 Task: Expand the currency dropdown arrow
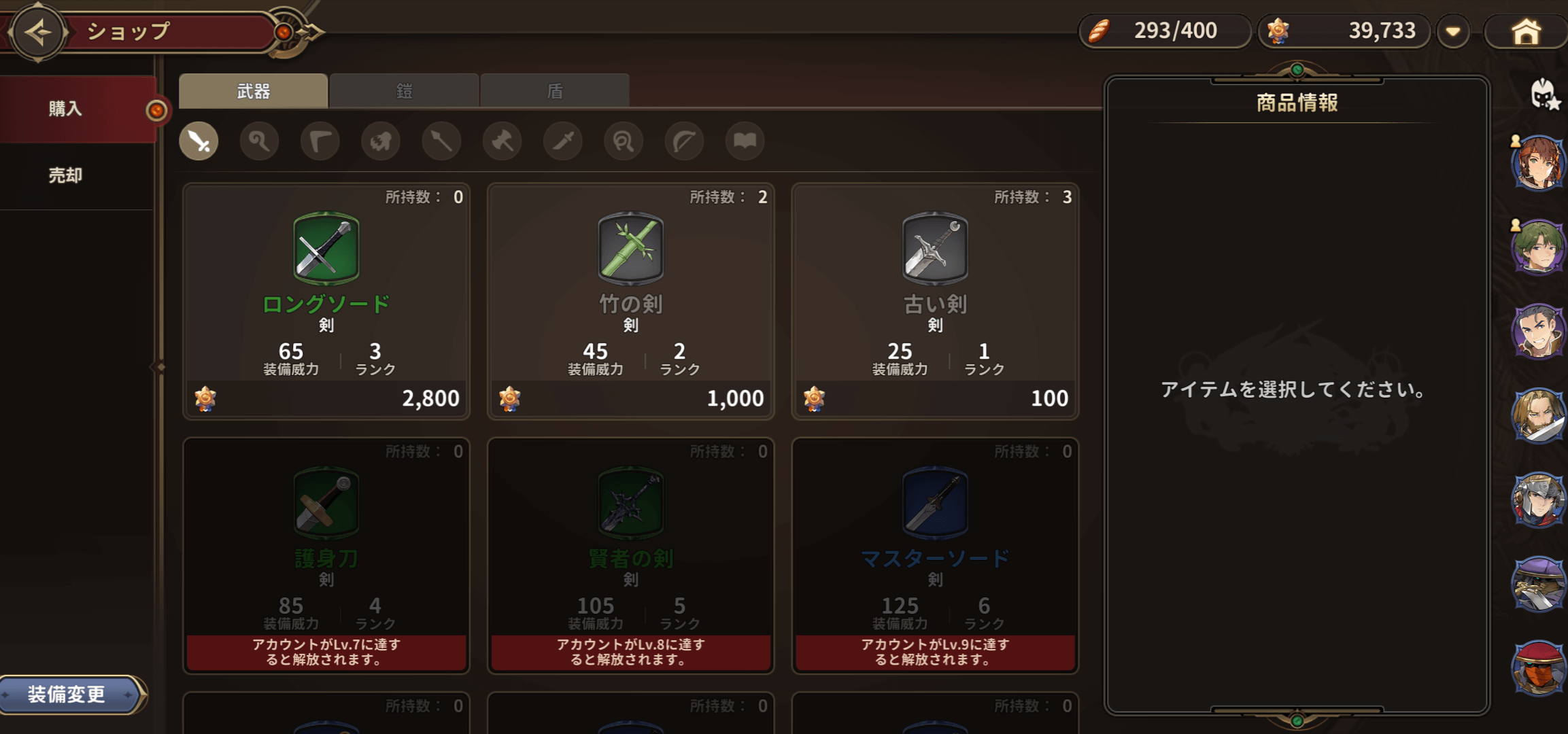(1453, 32)
